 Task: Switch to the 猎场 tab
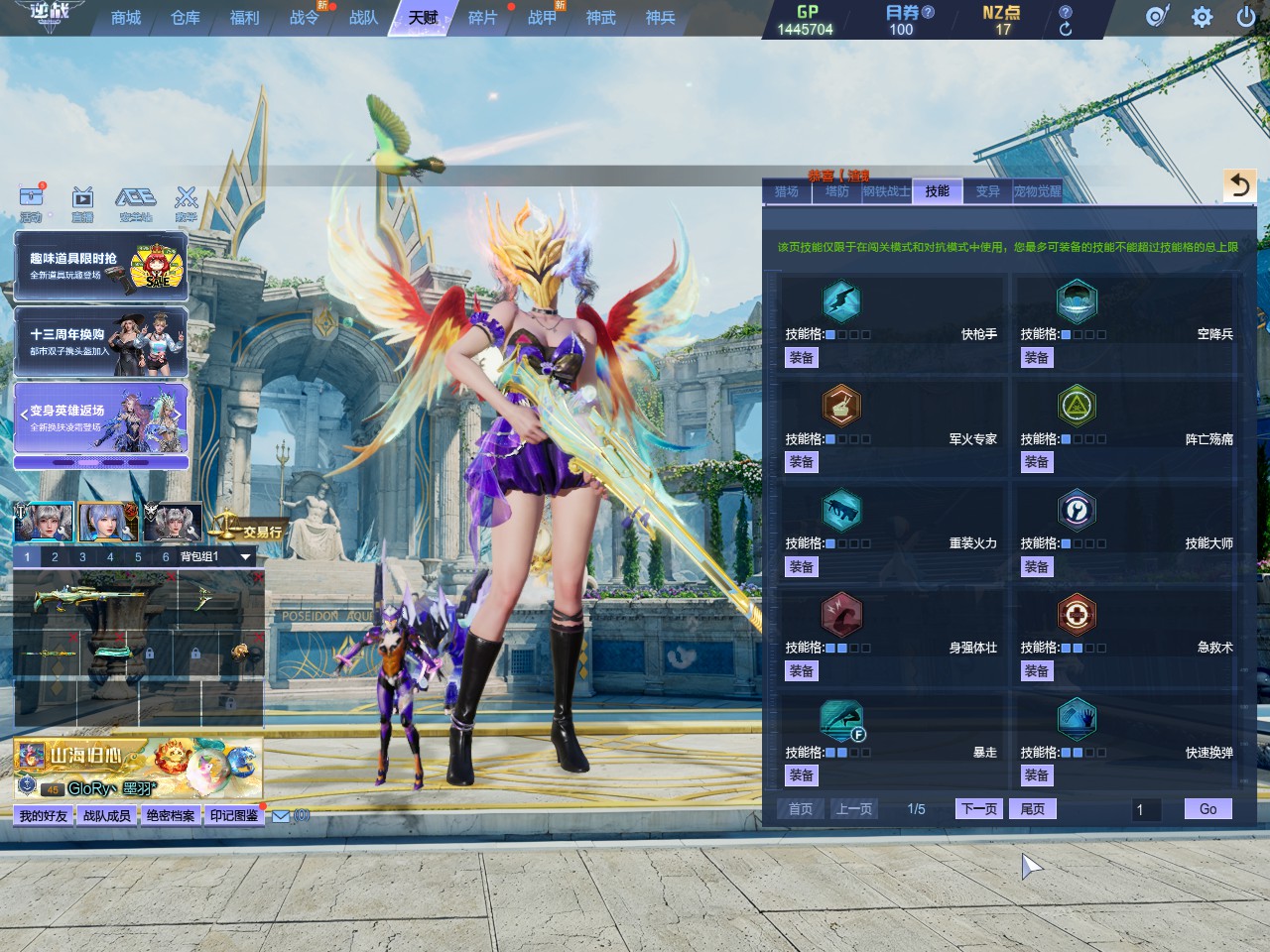pos(787,191)
